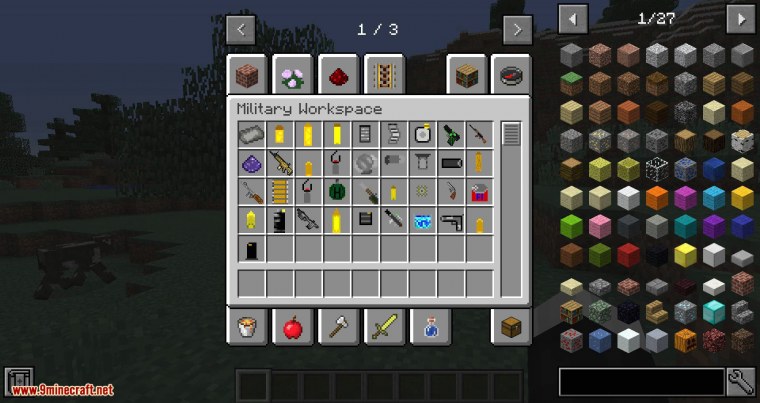Image resolution: width=760 pixels, height=403 pixels.
Task: Pick the green melon grenade item
Action: (x=337, y=191)
